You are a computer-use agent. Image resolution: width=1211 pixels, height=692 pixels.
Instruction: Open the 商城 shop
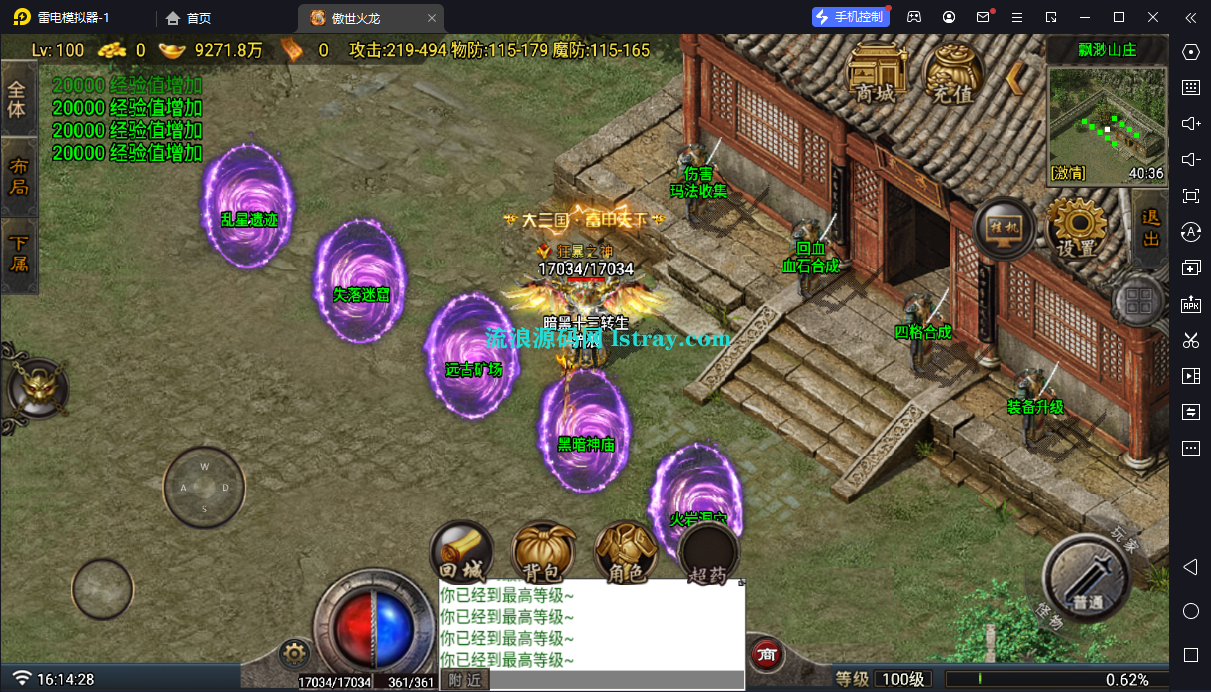click(x=875, y=73)
